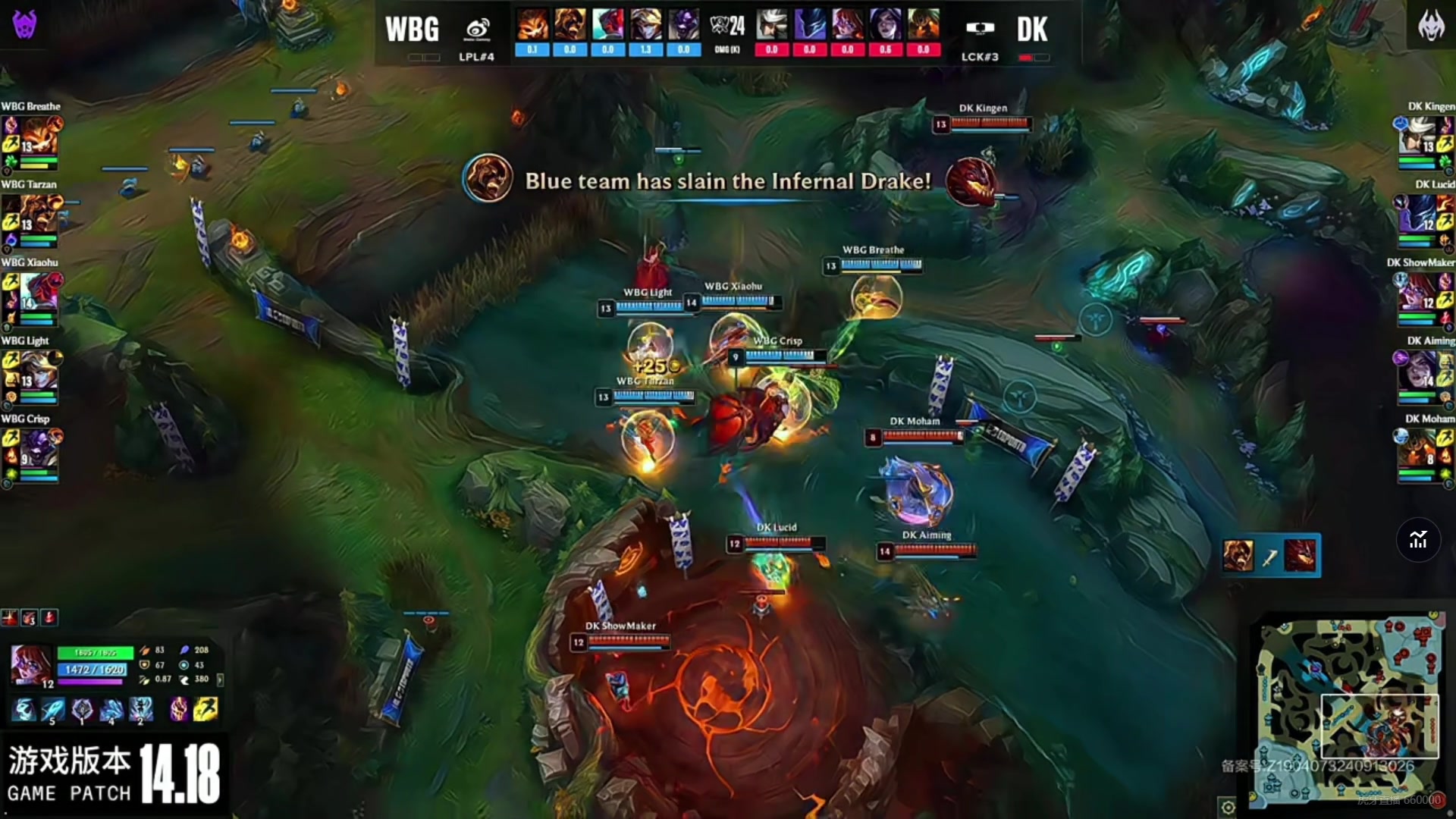
Task: Select DK Lucid's player portrait
Action: (1418, 215)
